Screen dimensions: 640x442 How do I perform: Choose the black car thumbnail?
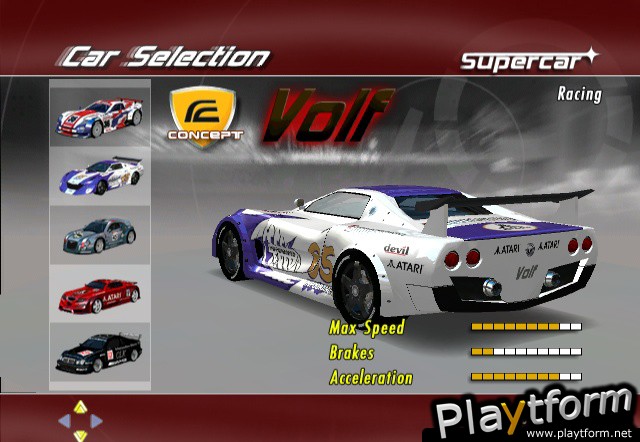click(100, 354)
